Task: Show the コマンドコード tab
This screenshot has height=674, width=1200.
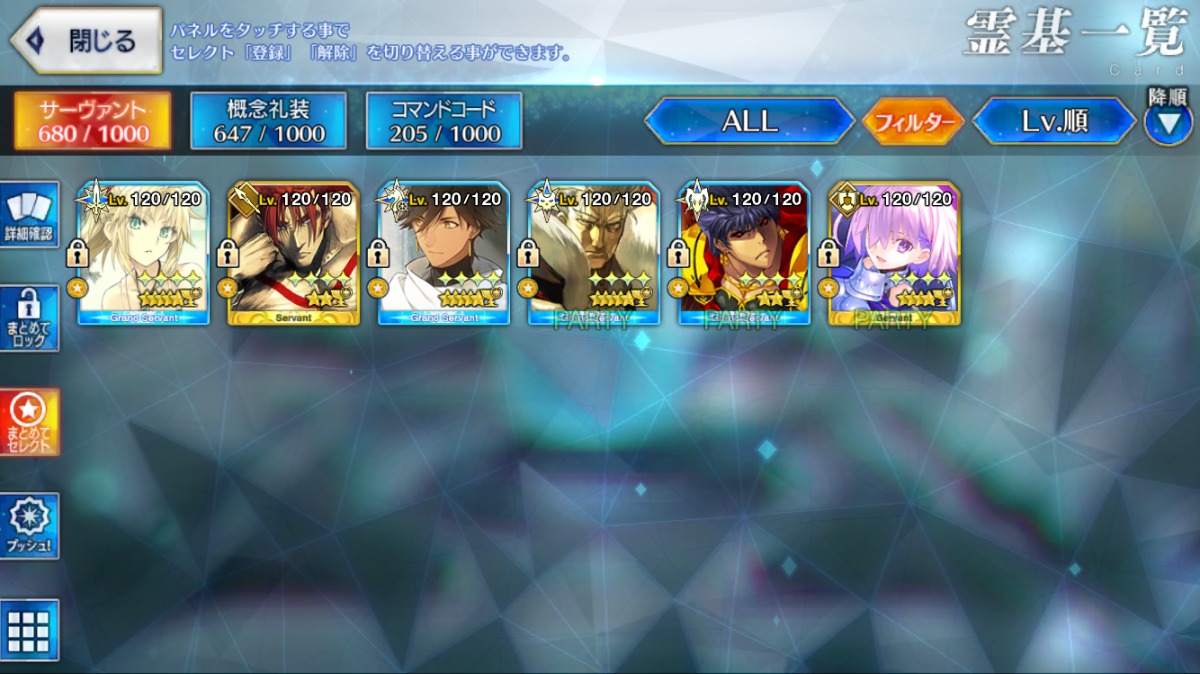Action: point(444,121)
